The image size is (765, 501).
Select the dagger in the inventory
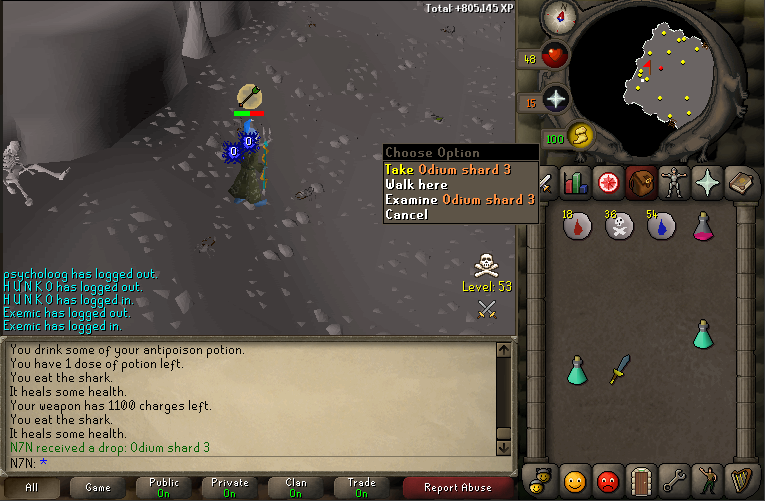(x=619, y=367)
